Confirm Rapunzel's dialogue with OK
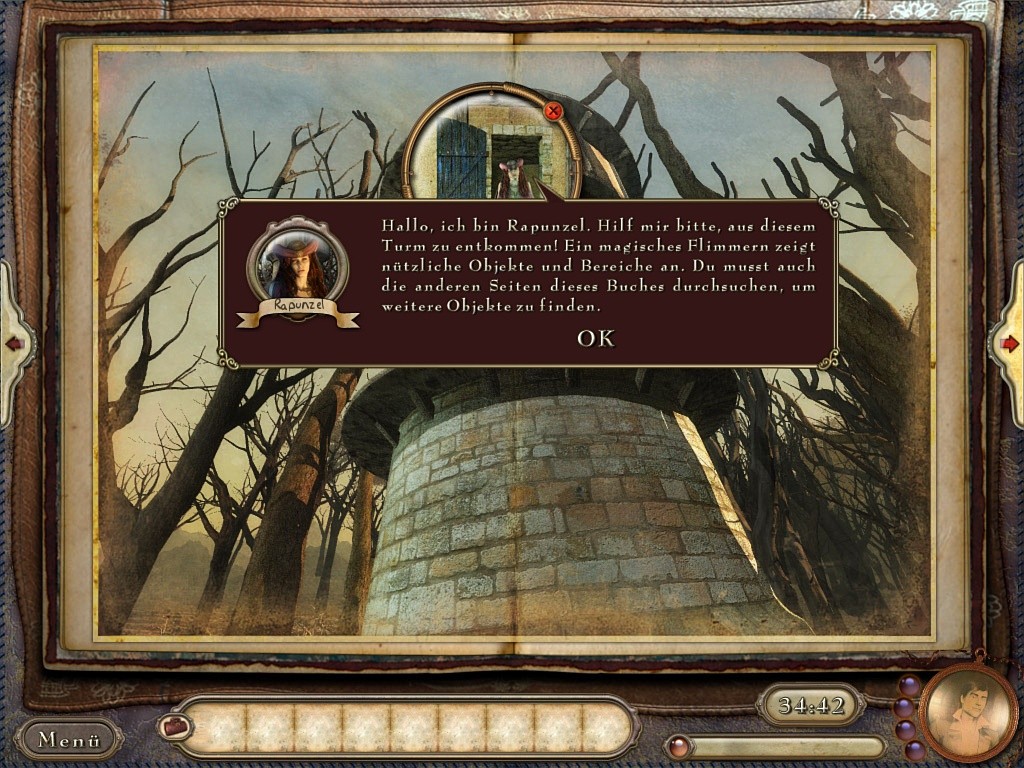1024x768 pixels. pyautogui.click(x=595, y=339)
